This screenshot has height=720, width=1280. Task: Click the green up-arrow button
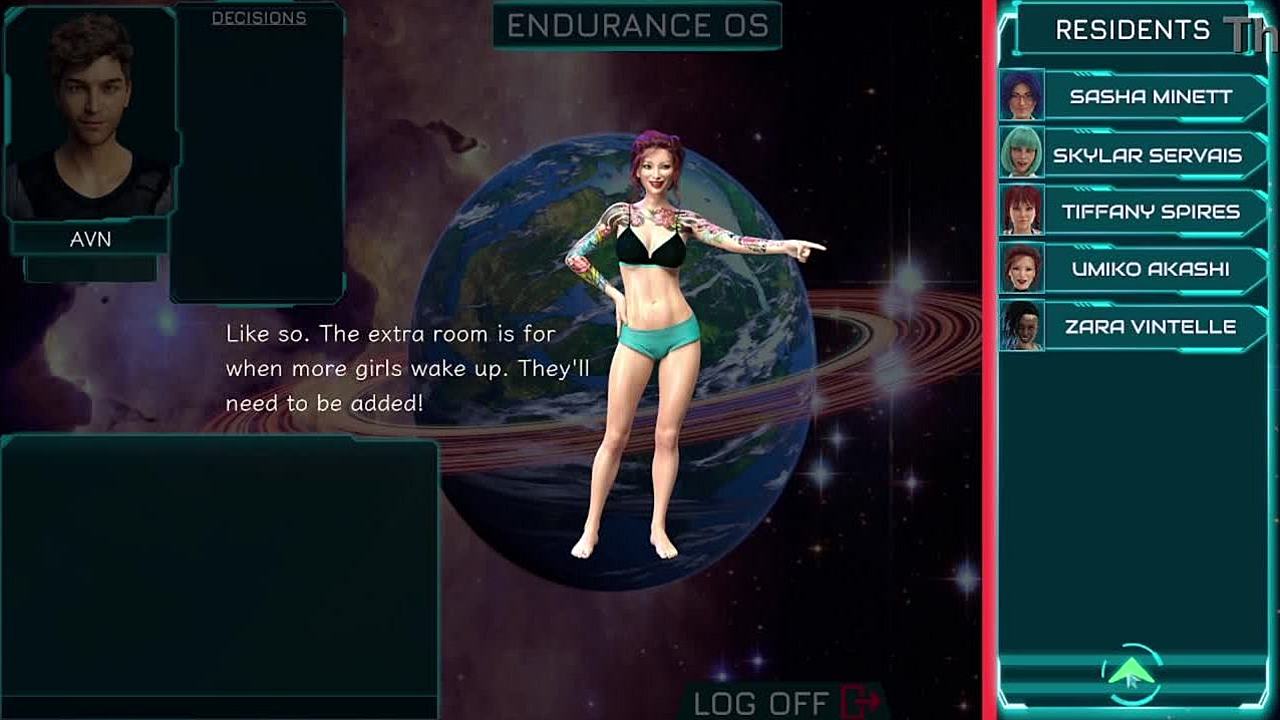tap(1132, 673)
